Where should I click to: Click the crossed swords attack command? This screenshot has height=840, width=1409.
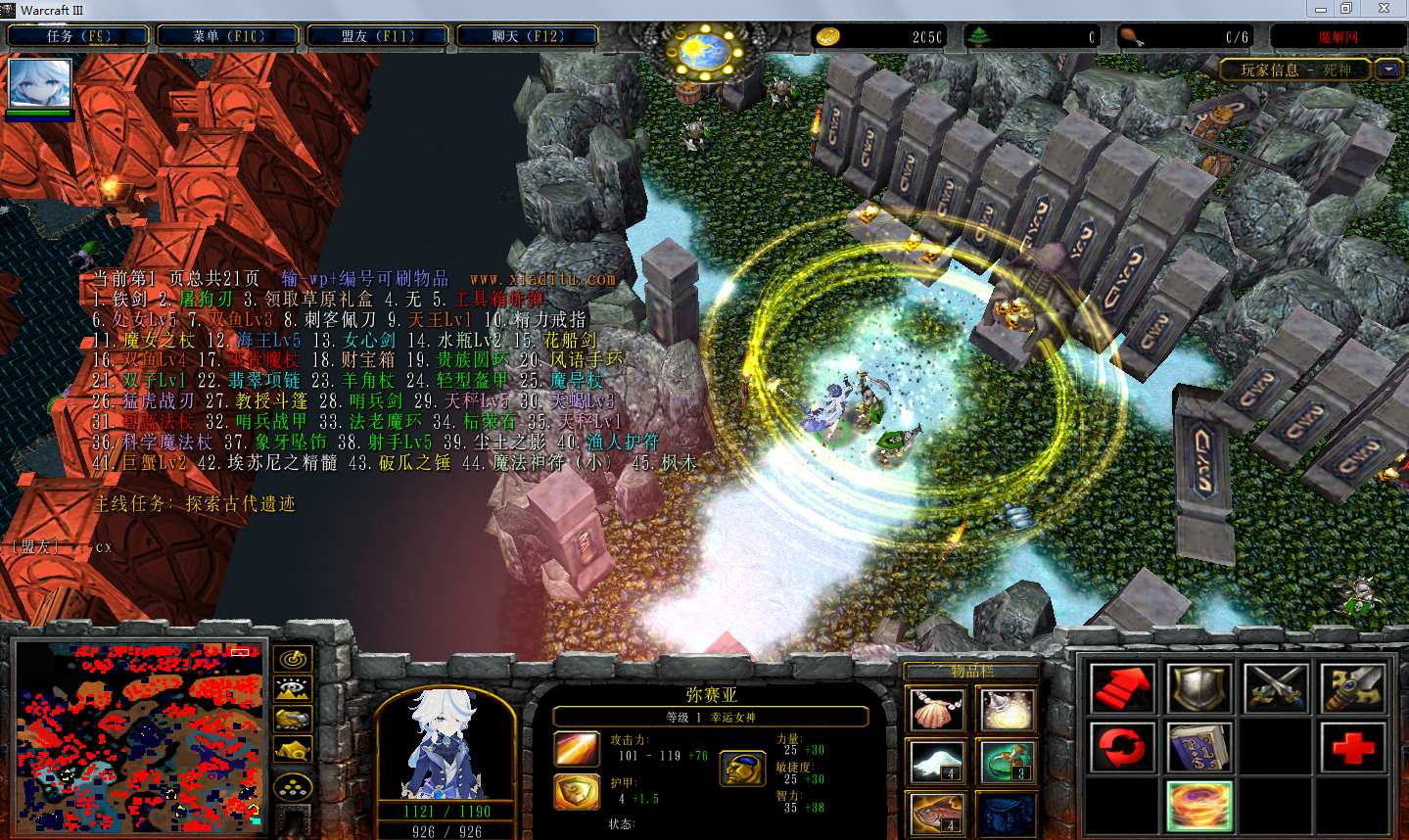(1276, 688)
